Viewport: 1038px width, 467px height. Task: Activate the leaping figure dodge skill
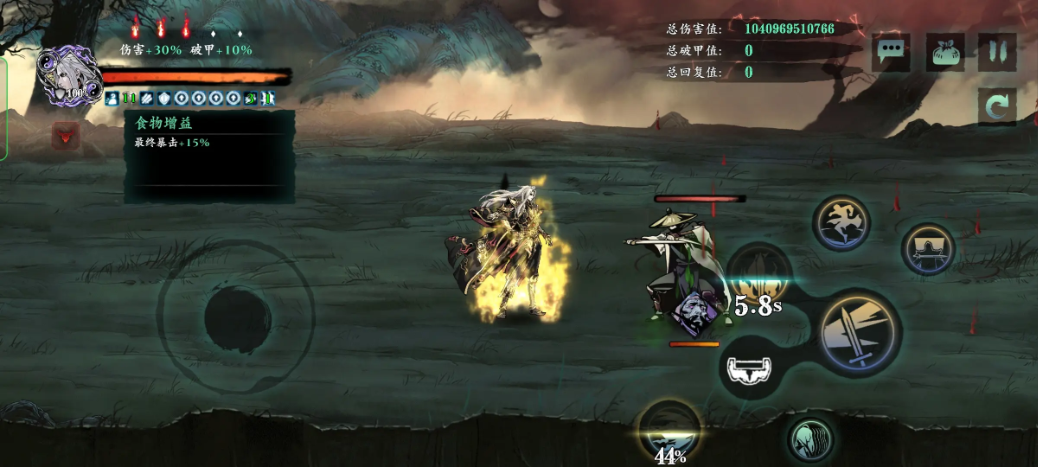840,223
